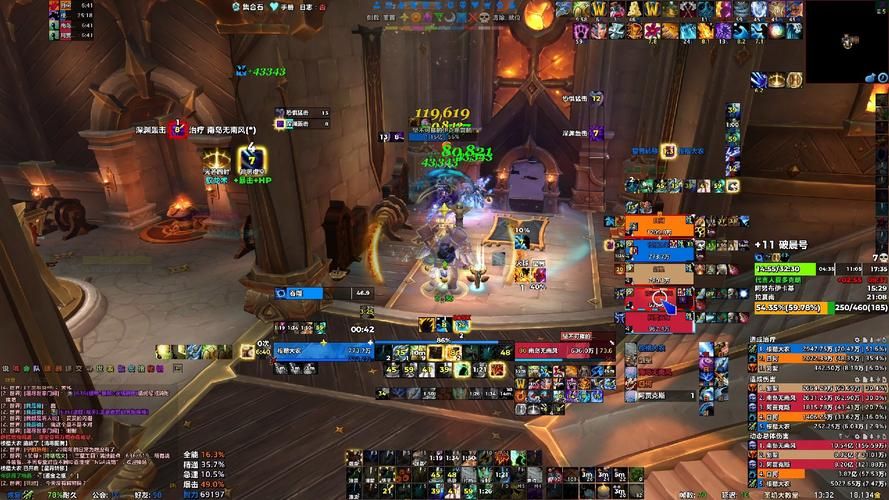
Task: Click the golden sunburst aura icon
Action: (x=217, y=160)
